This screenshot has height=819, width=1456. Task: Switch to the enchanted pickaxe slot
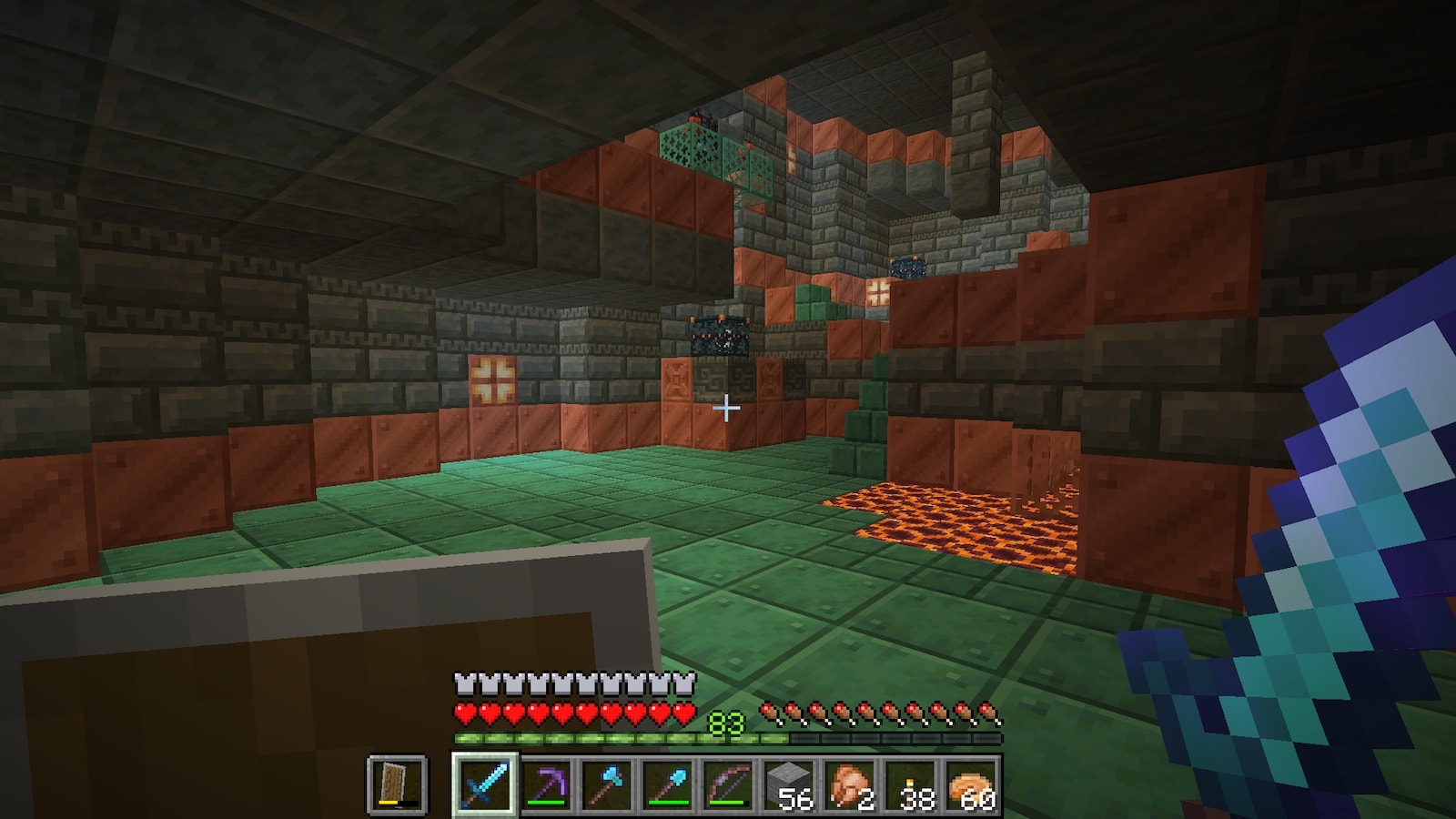coord(546,784)
